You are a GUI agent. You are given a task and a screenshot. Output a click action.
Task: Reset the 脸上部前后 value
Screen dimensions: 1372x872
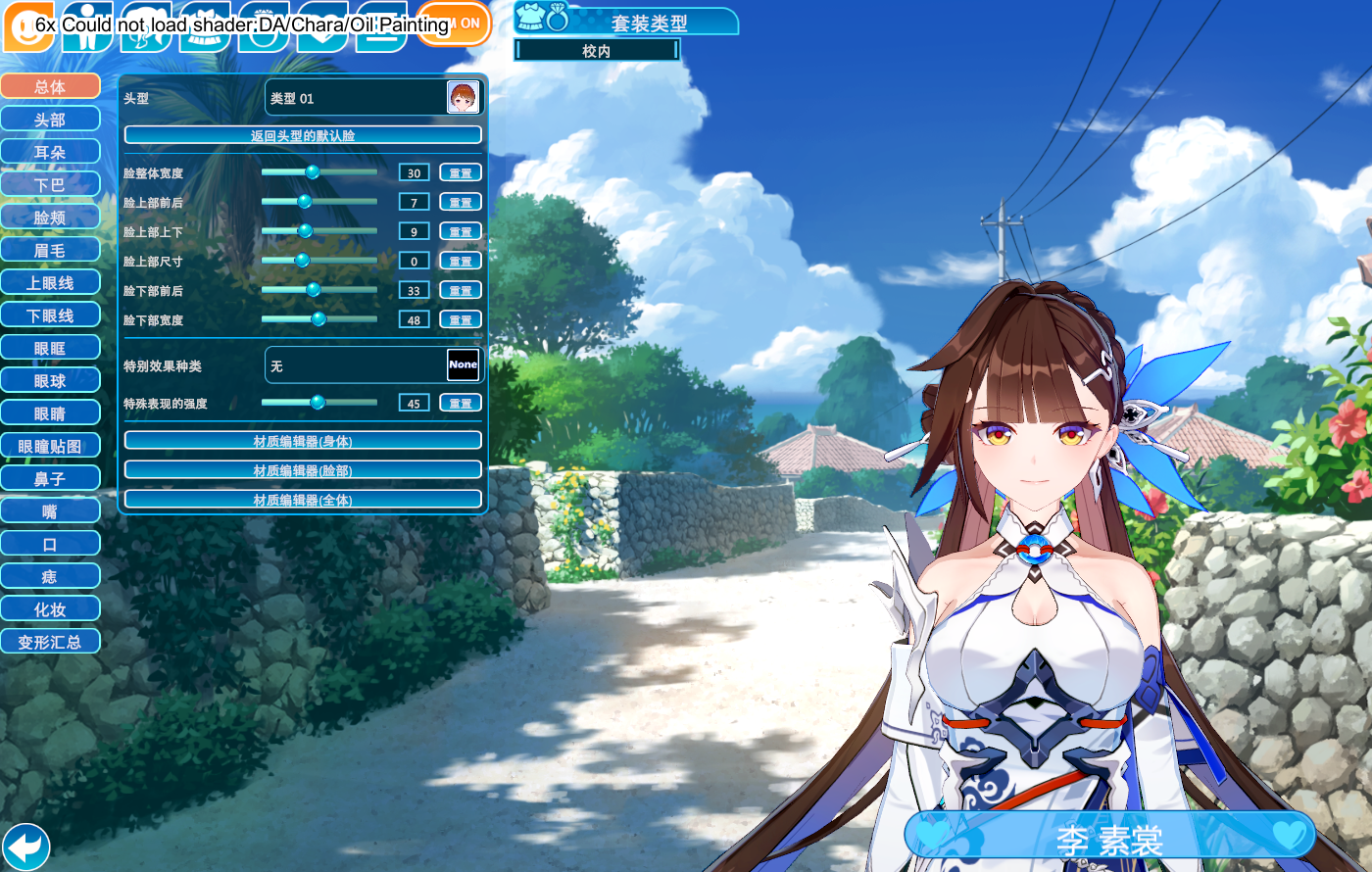point(461,203)
